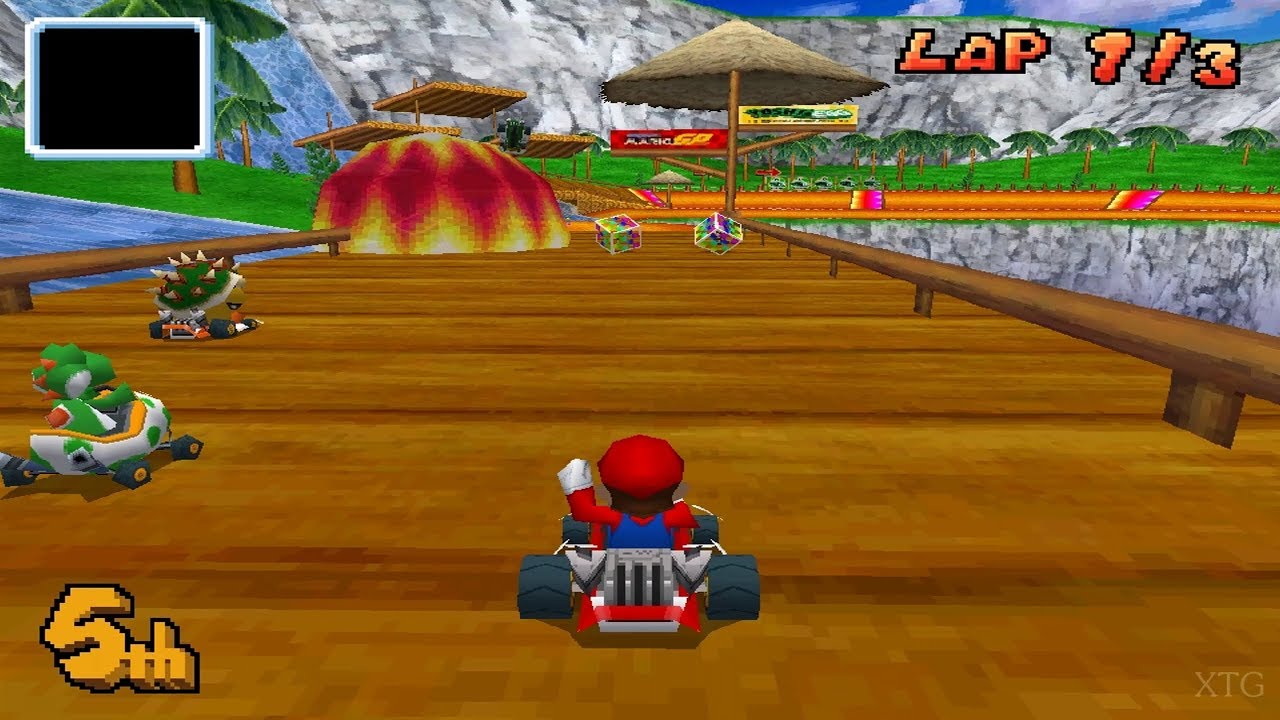Select the Lap 1/3 counter

click(1060, 55)
